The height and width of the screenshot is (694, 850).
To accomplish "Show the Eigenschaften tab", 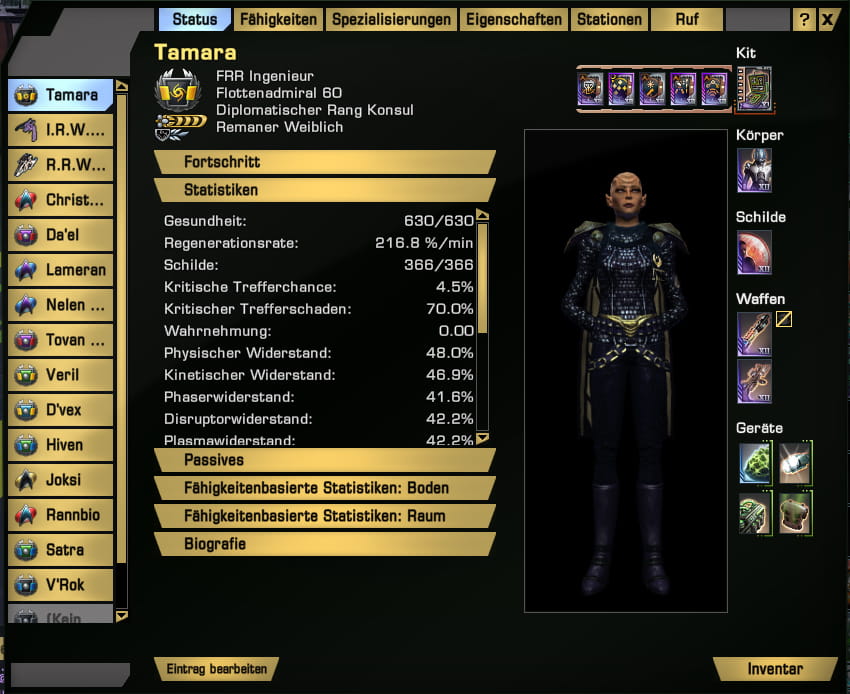I will (513, 19).
